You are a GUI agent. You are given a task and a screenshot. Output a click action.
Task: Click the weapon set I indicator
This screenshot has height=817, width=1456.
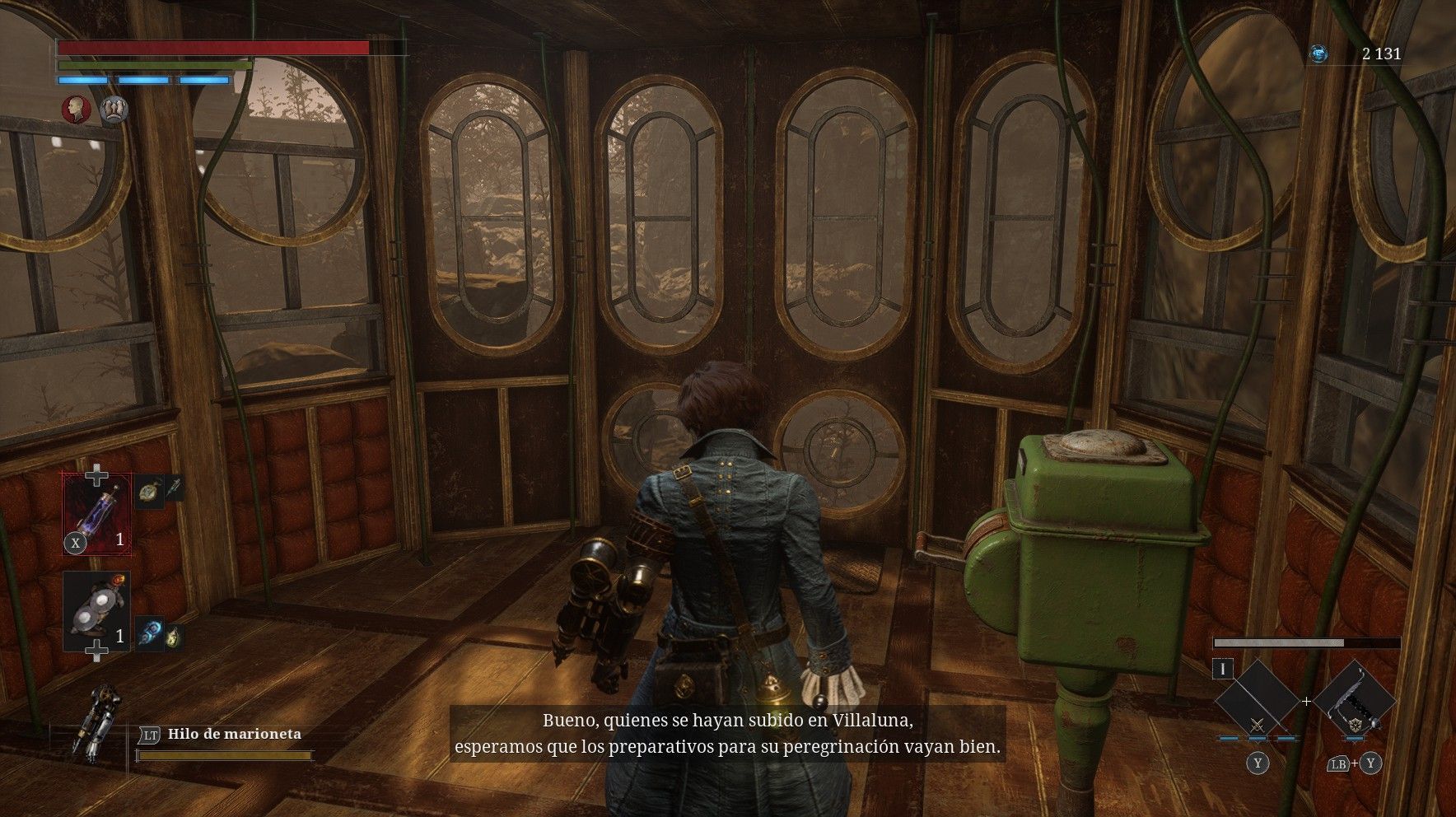tap(1223, 670)
